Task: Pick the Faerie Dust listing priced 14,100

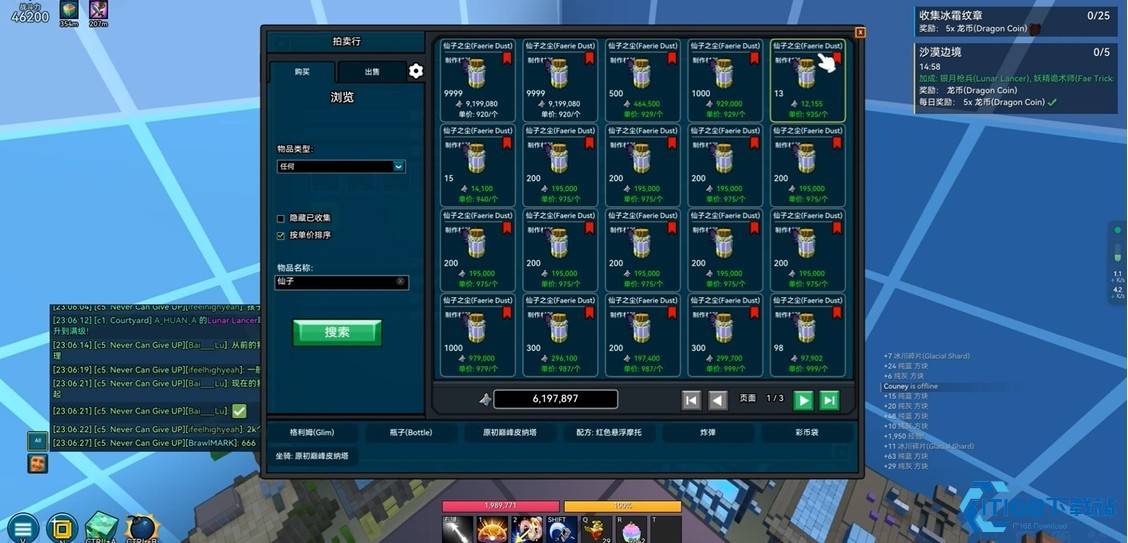Action: click(477, 165)
